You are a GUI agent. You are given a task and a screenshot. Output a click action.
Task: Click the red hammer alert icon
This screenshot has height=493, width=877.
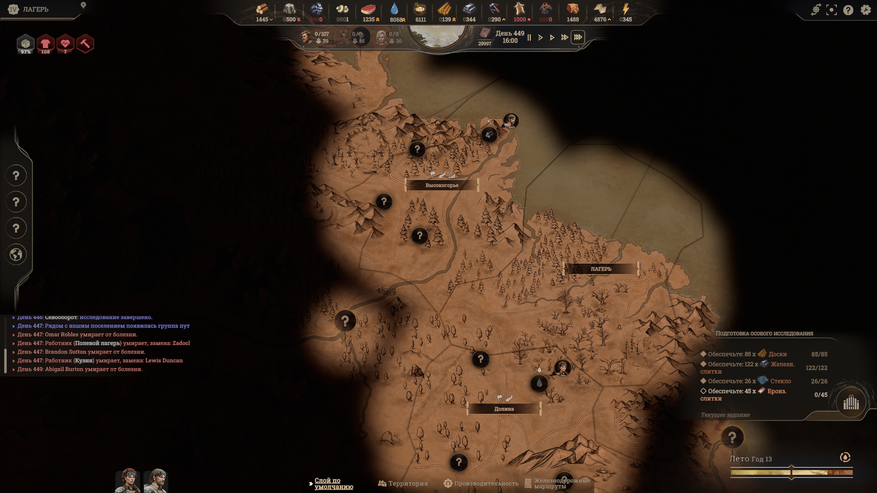(85, 44)
